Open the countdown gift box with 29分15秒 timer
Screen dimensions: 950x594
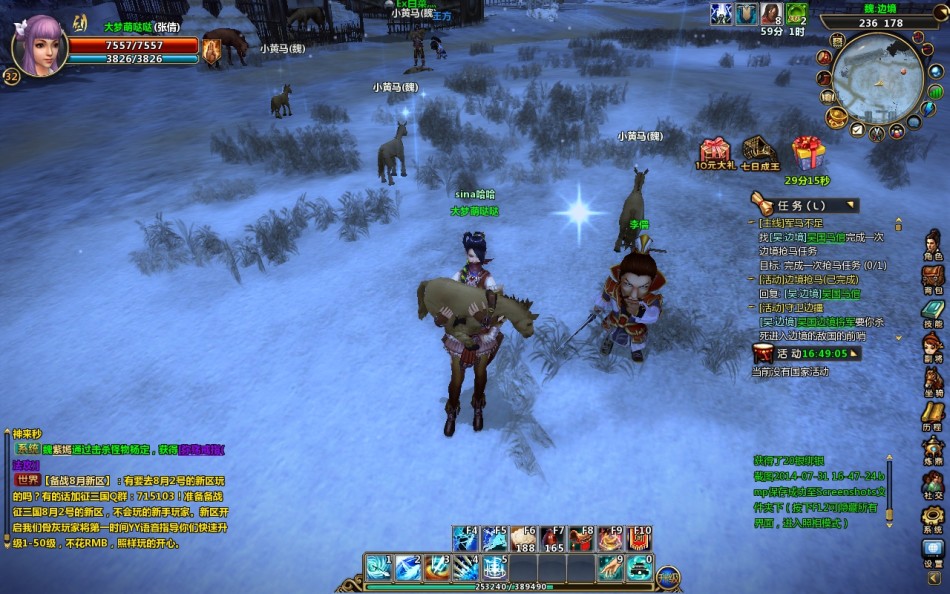click(x=807, y=153)
